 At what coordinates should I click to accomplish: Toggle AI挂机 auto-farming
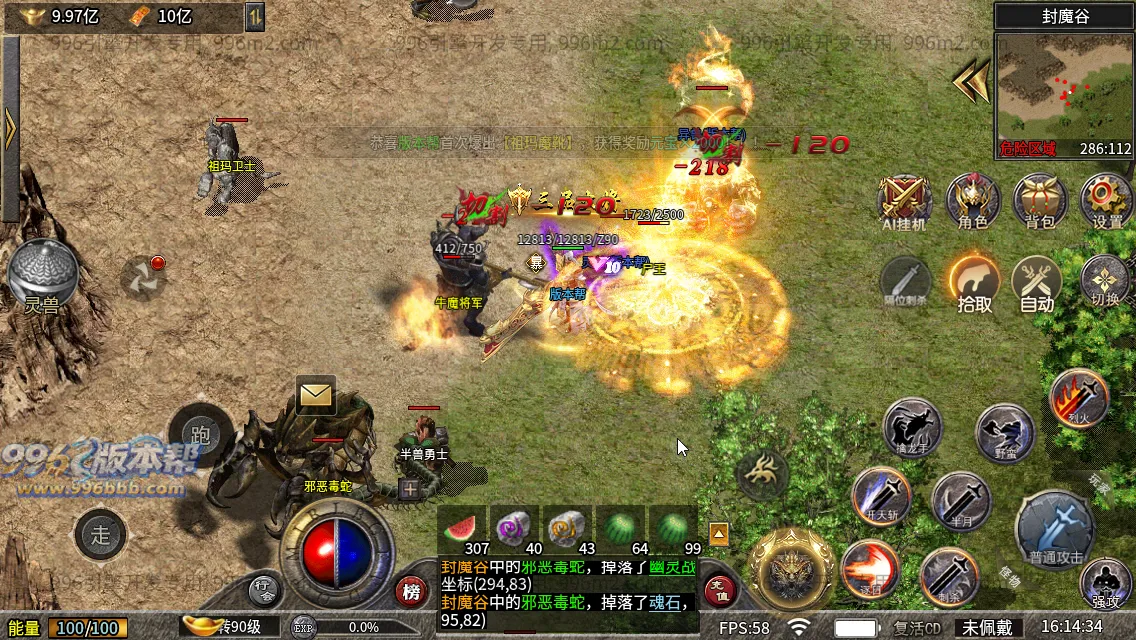pyautogui.click(x=905, y=198)
